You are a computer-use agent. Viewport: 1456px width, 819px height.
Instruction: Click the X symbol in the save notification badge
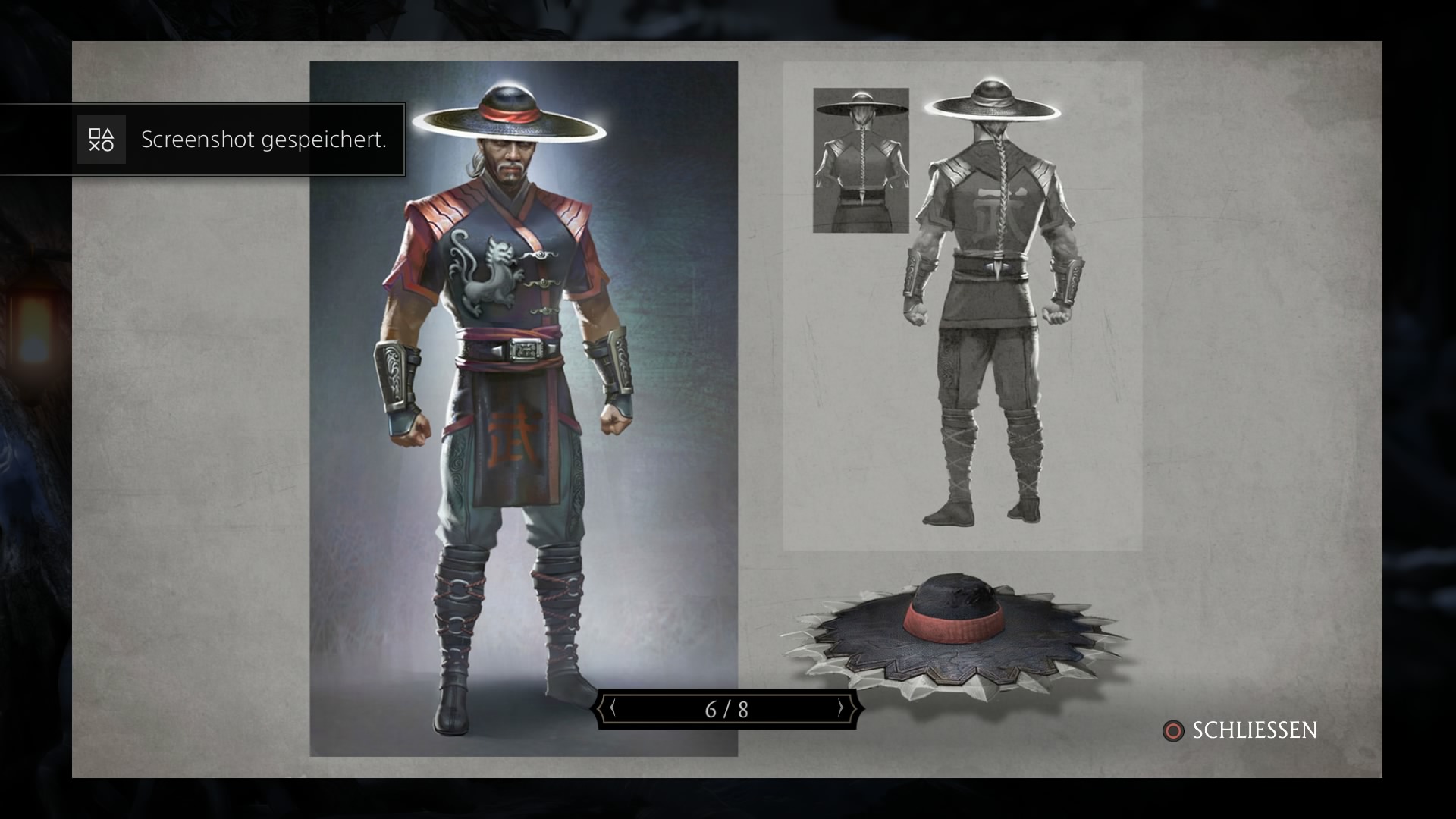click(x=95, y=146)
